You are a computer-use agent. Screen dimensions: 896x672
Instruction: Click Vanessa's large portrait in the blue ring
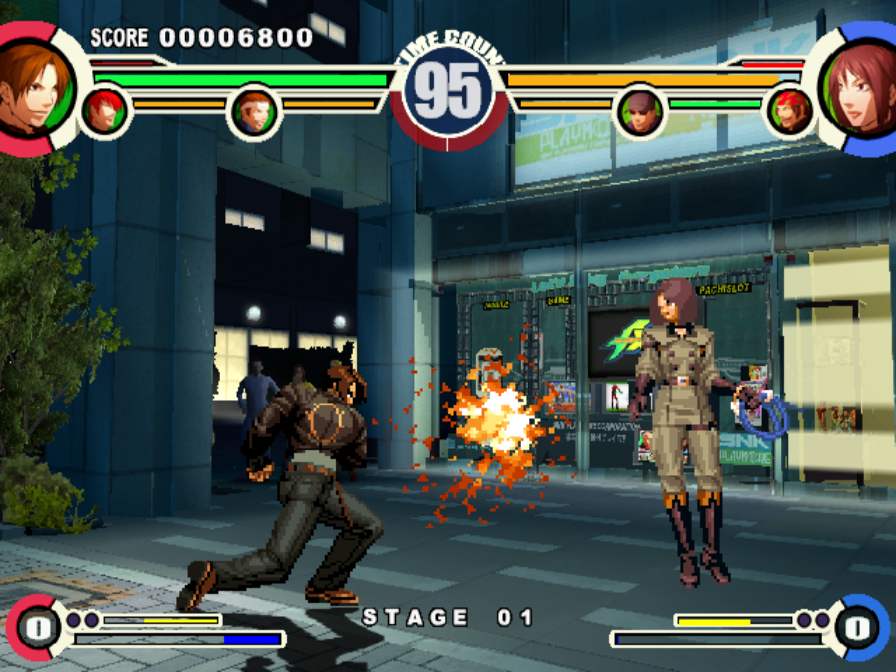point(861,88)
